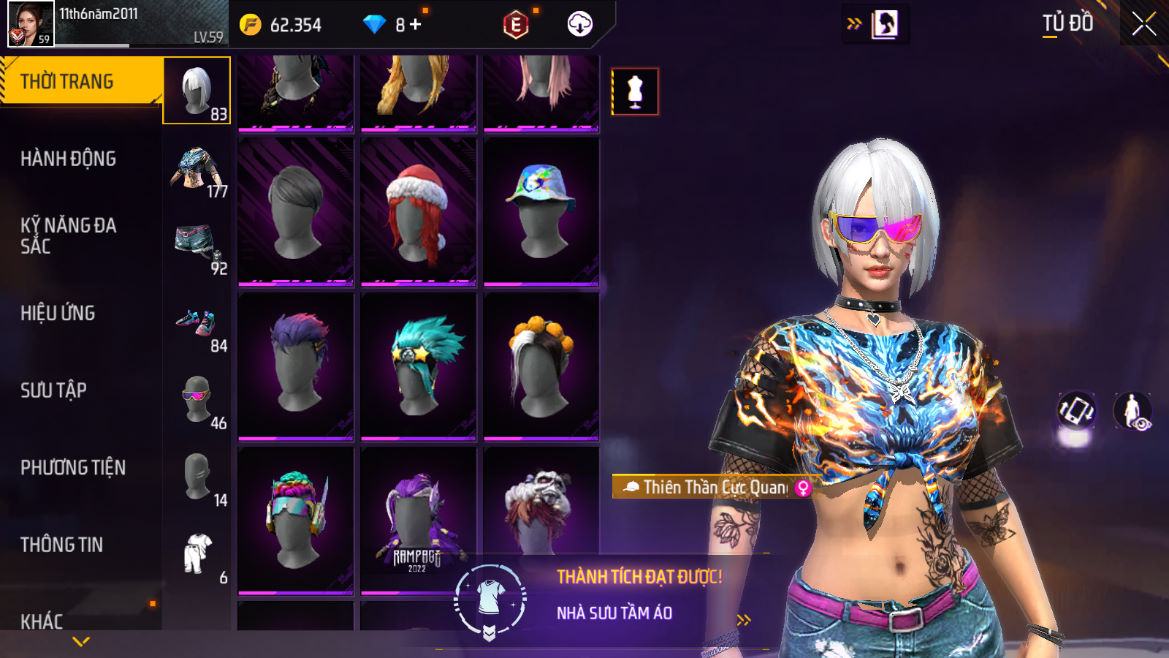This screenshot has height=658, width=1169.
Task: Click the mannequin outfit preview icon
Action: pyautogui.click(x=635, y=92)
